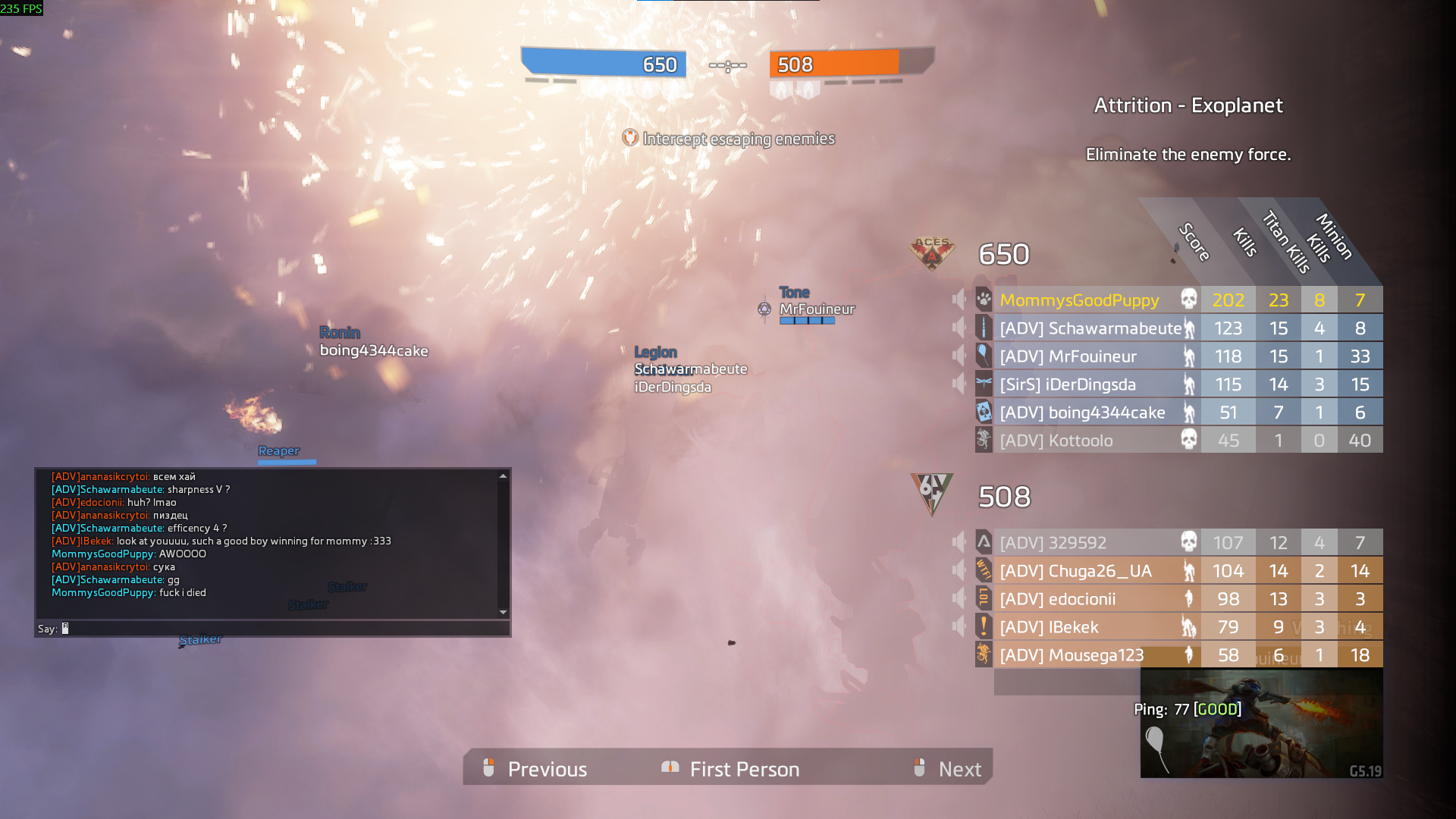Viewport: 1456px width, 819px height.
Task: Choose [ADV] Chuga26_UA scoreboard row
Action: point(1075,571)
